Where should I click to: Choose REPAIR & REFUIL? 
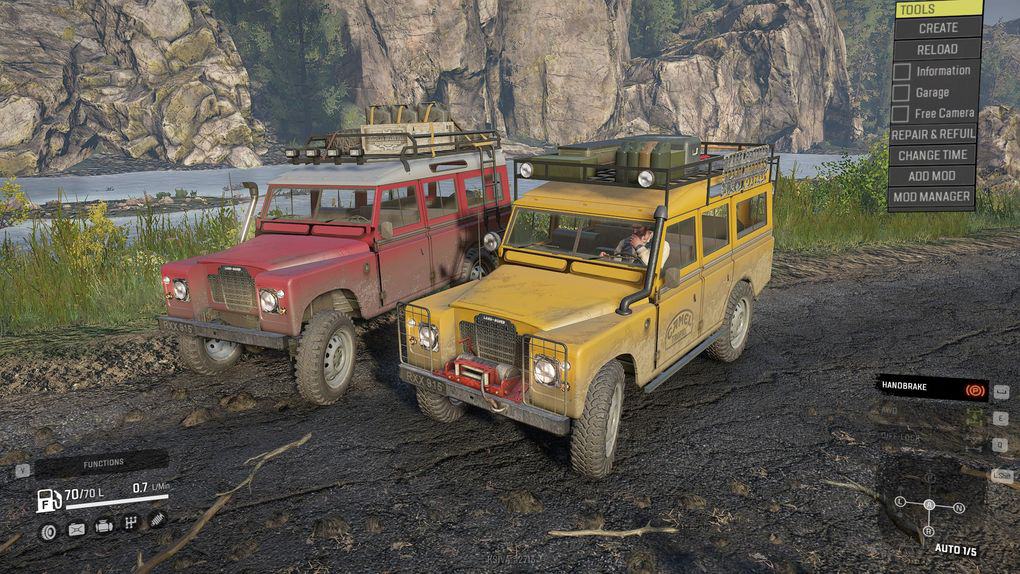pos(932,134)
